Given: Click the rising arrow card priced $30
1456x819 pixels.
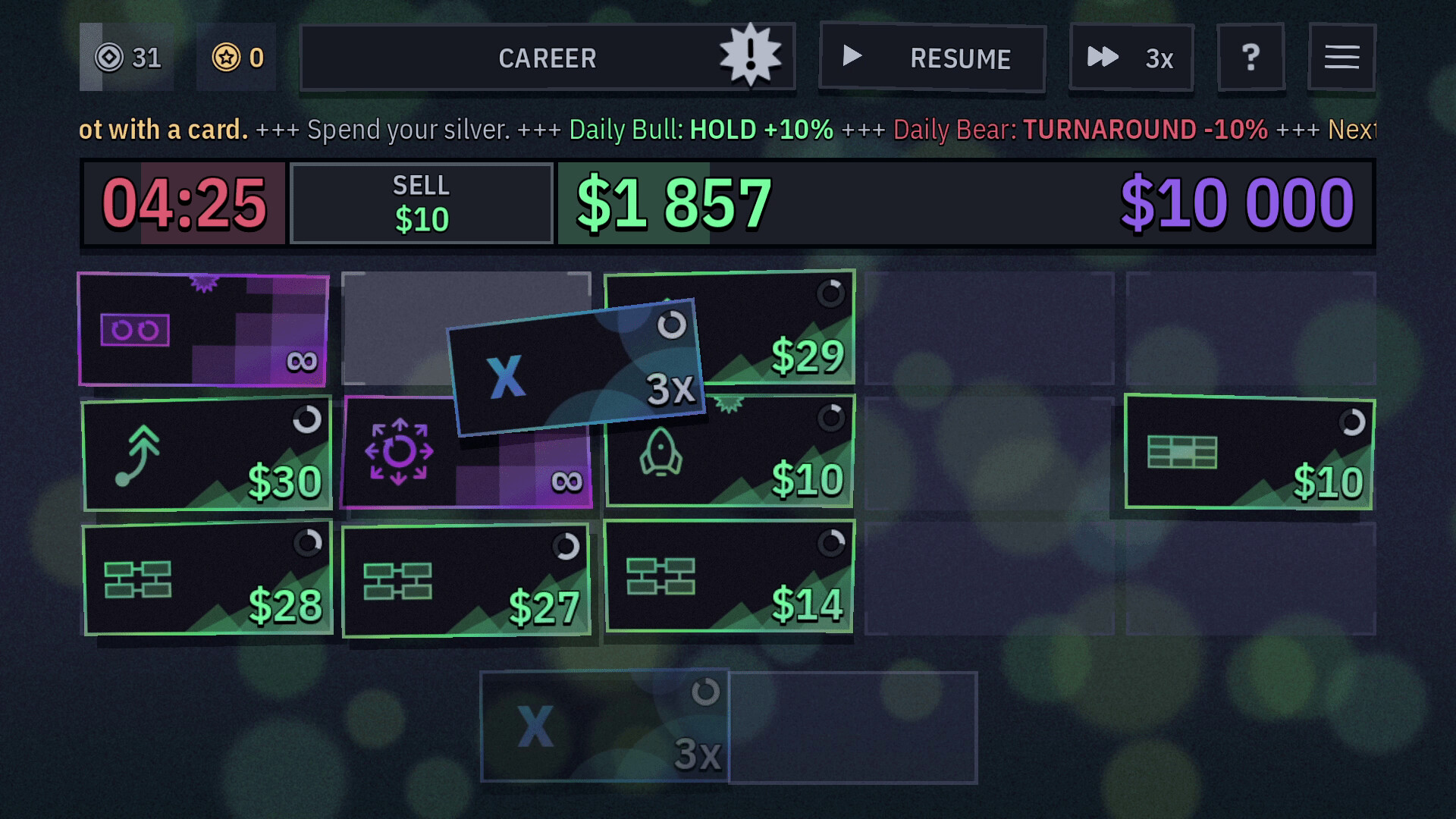Looking at the screenshot, I should click(x=206, y=453).
